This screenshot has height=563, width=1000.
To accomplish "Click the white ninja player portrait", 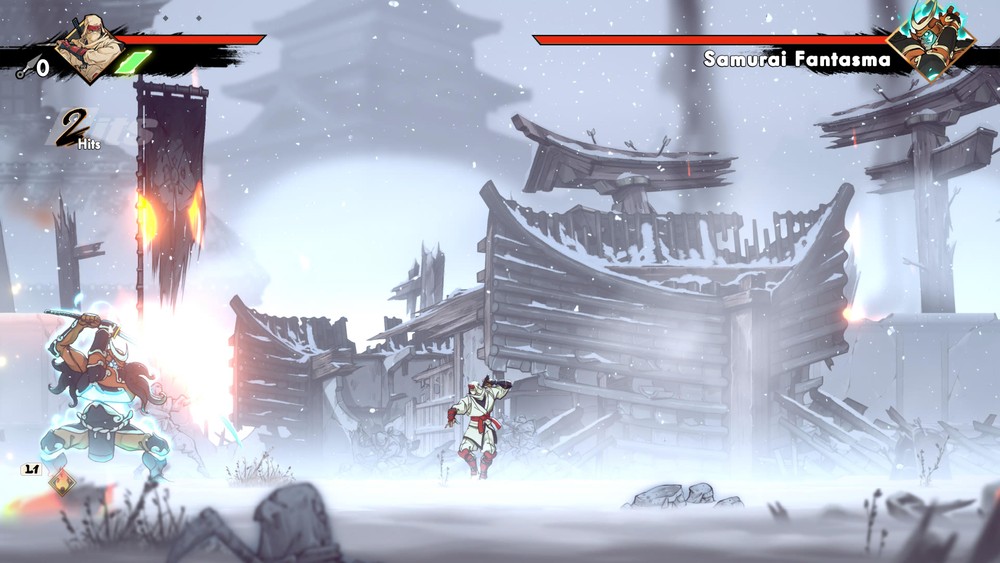I will (90, 47).
